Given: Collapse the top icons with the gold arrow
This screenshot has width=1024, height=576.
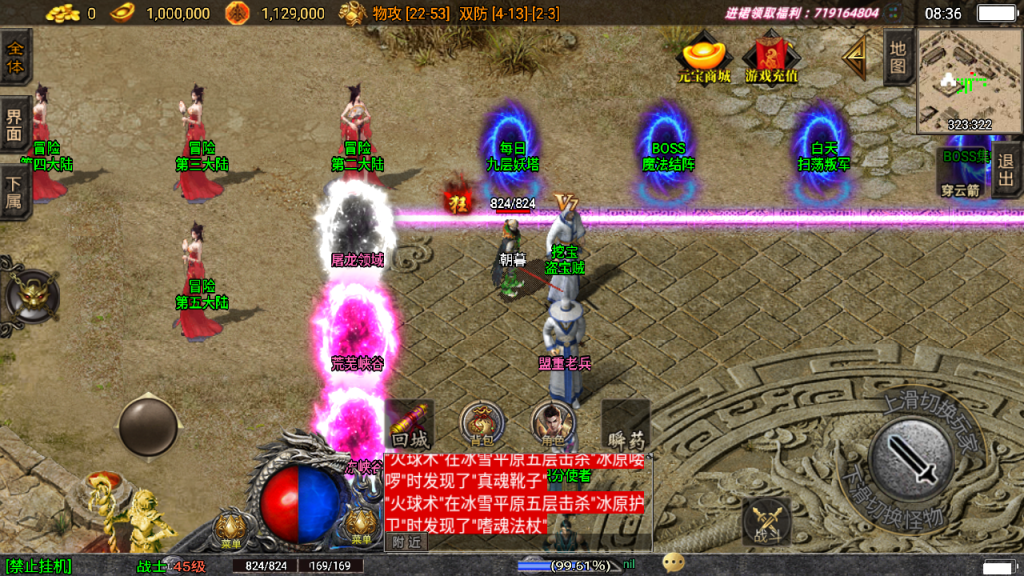Looking at the screenshot, I should pos(855,59).
